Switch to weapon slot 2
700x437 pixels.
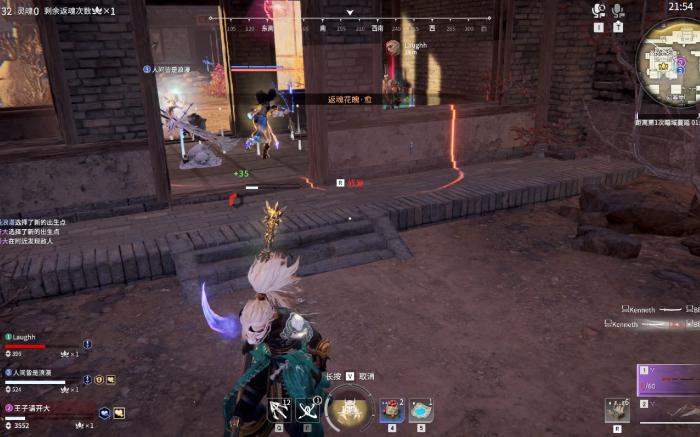(670, 407)
